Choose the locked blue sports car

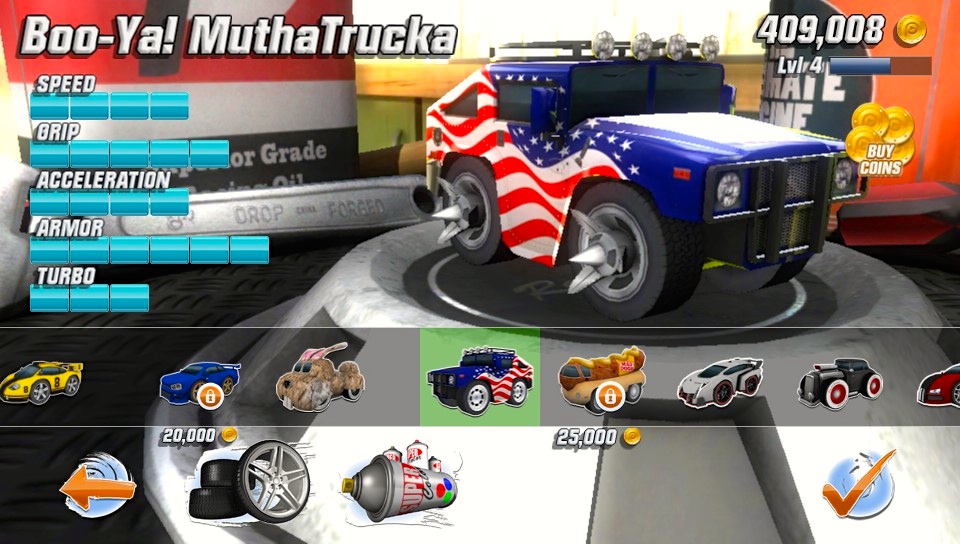point(200,380)
